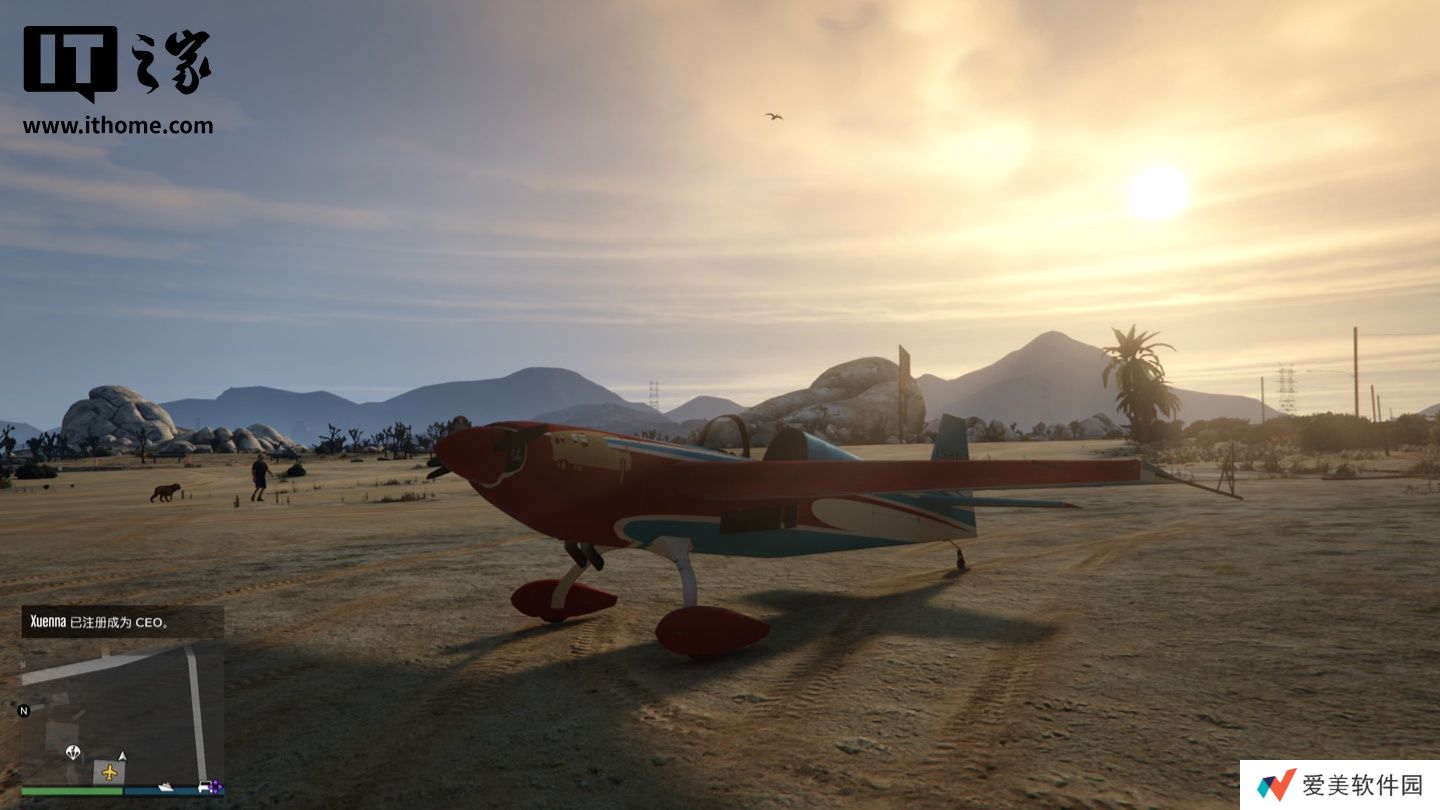Image resolution: width=1440 pixels, height=810 pixels.
Task: Select the white player arrow on minimap
Action: (x=122, y=755)
